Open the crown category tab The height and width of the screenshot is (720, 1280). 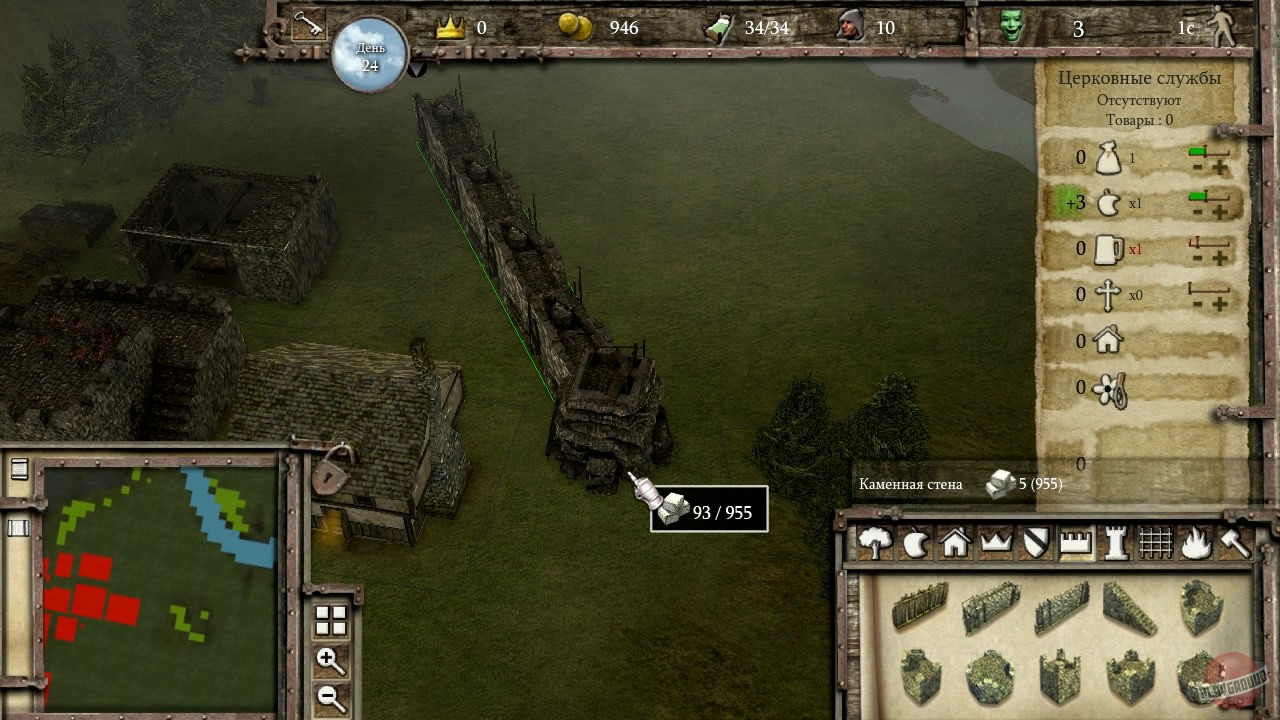(x=996, y=543)
